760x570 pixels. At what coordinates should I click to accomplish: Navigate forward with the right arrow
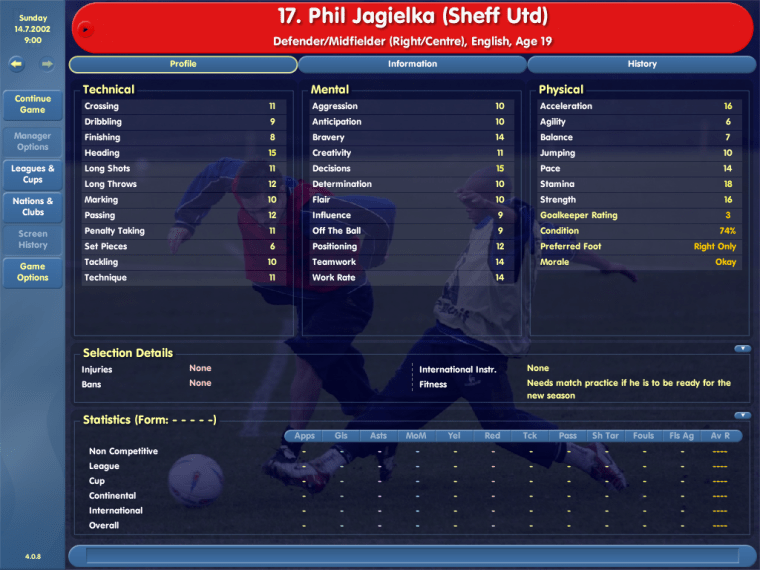click(47, 64)
